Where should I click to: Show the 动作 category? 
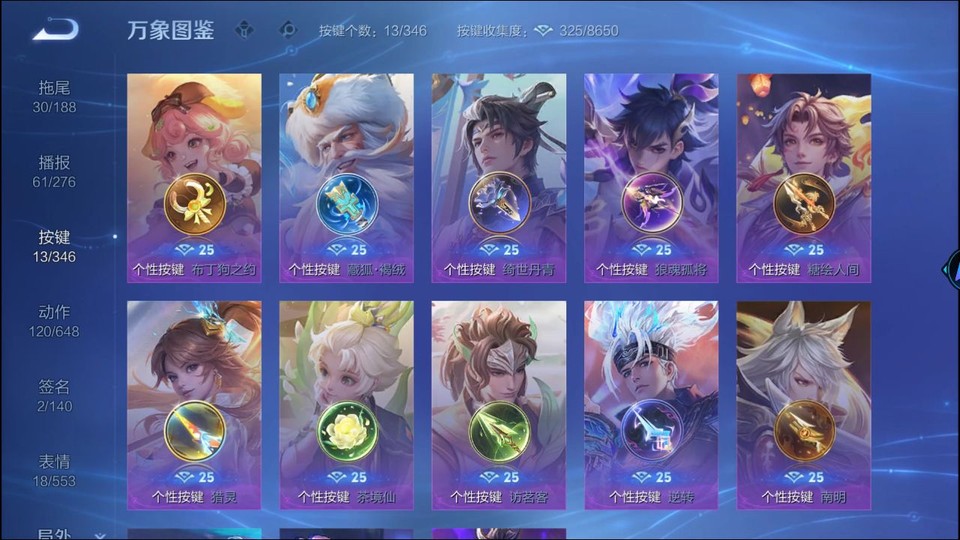tap(54, 321)
